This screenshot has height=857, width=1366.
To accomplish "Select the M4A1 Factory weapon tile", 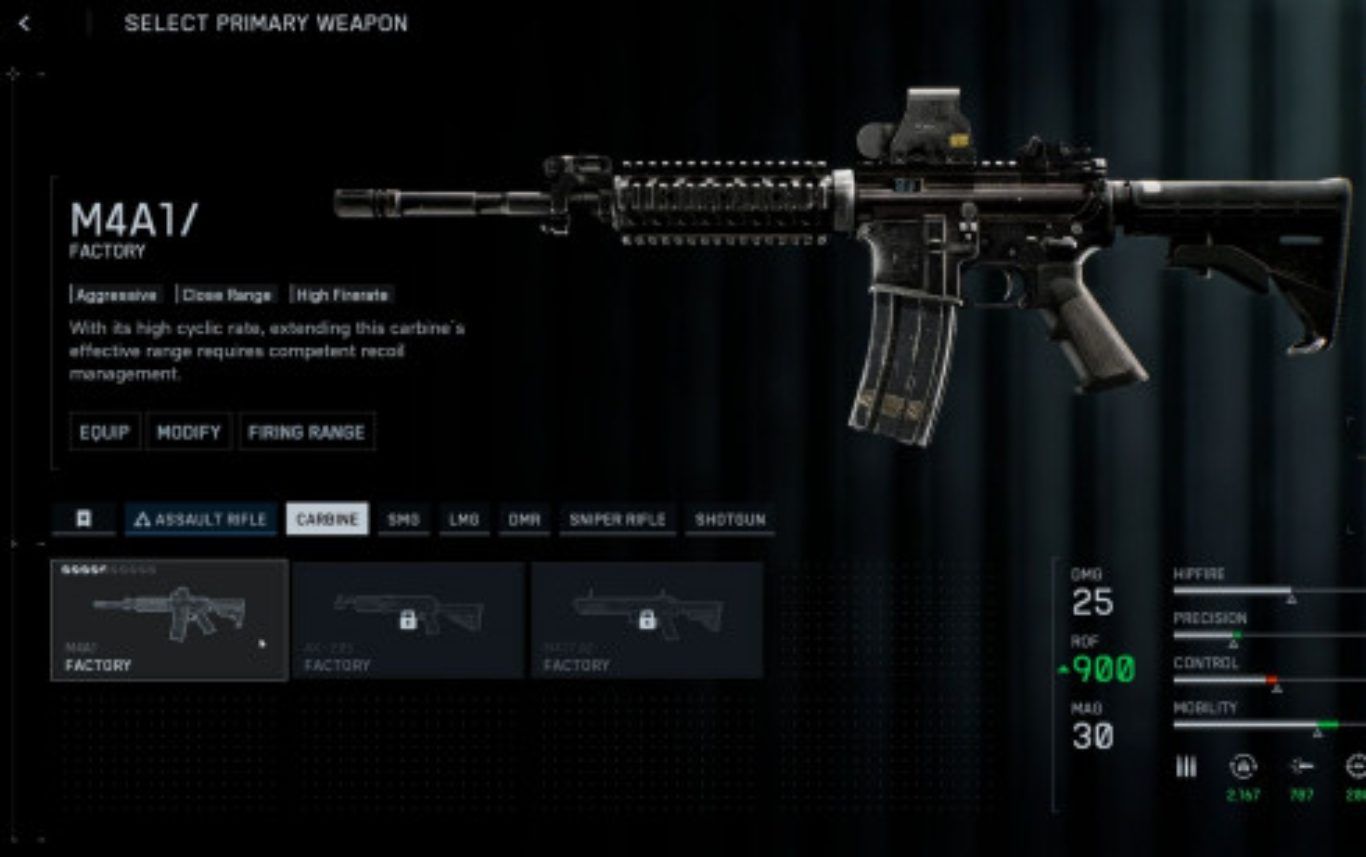I will (x=169, y=620).
